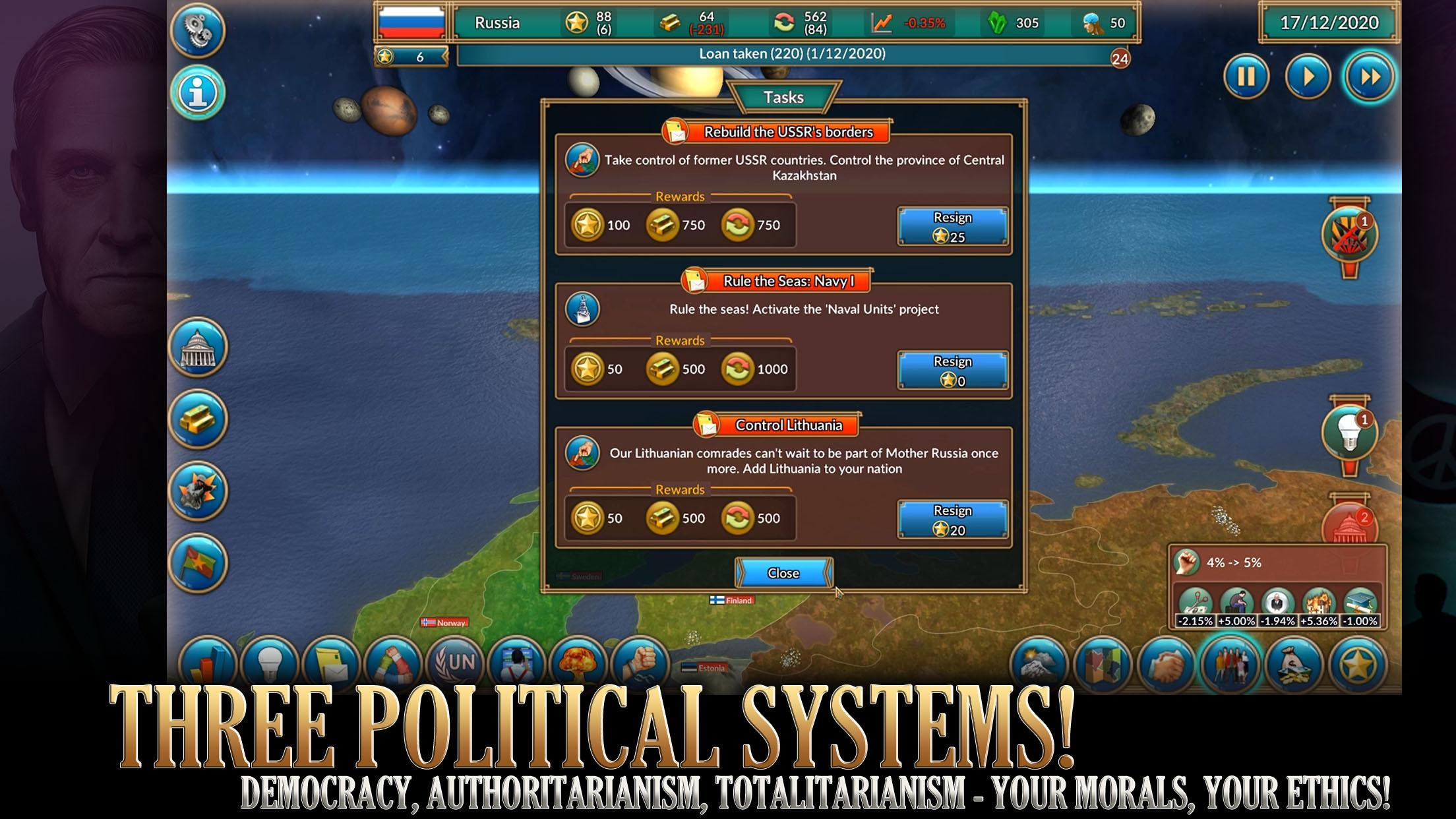Open the settings gears in the top left
The image size is (1456, 819).
197,32
